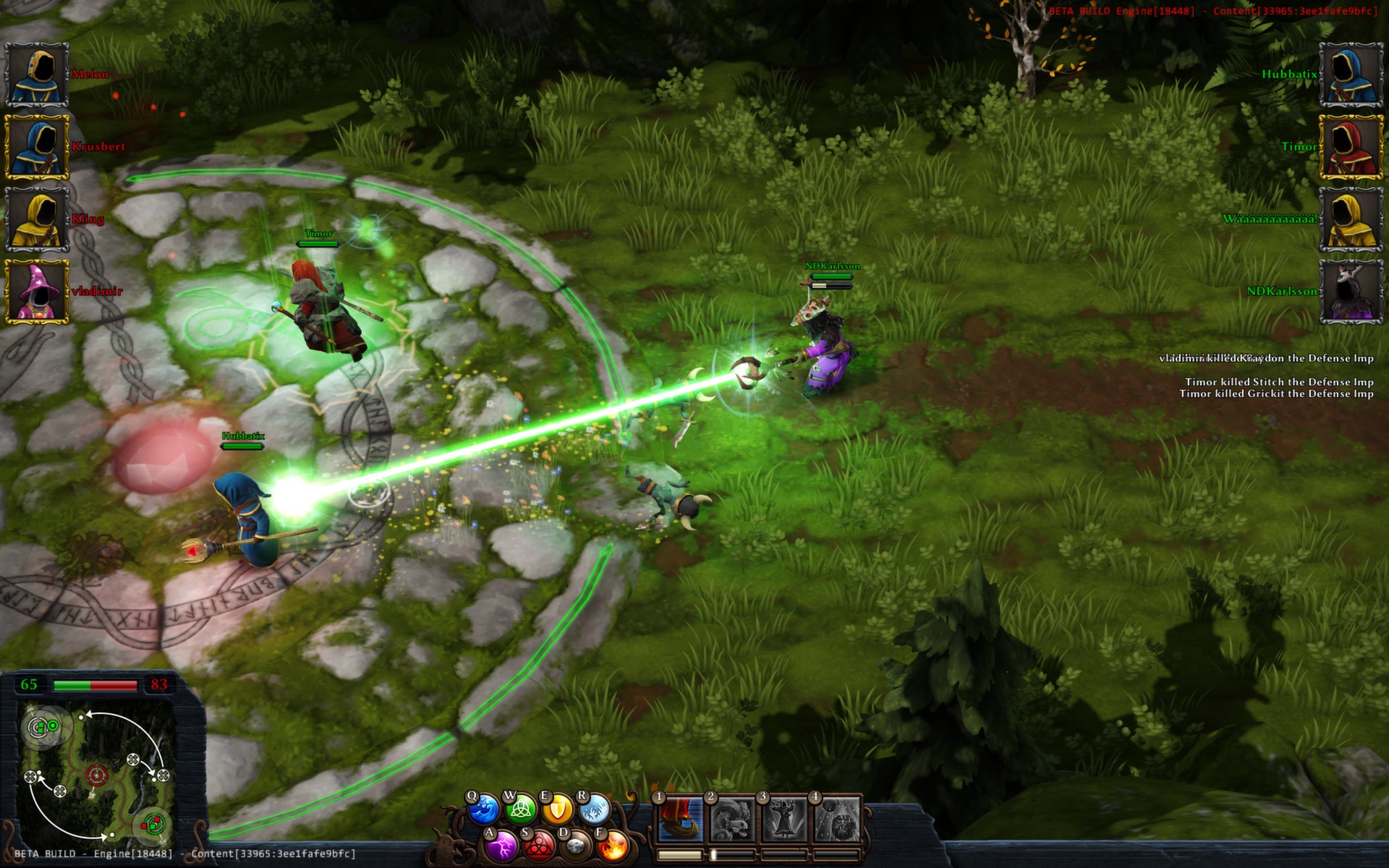Image resolution: width=1389 pixels, height=868 pixels.
Task: Select NDKarlsson's masked portrait
Action: pyautogui.click(x=1351, y=292)
